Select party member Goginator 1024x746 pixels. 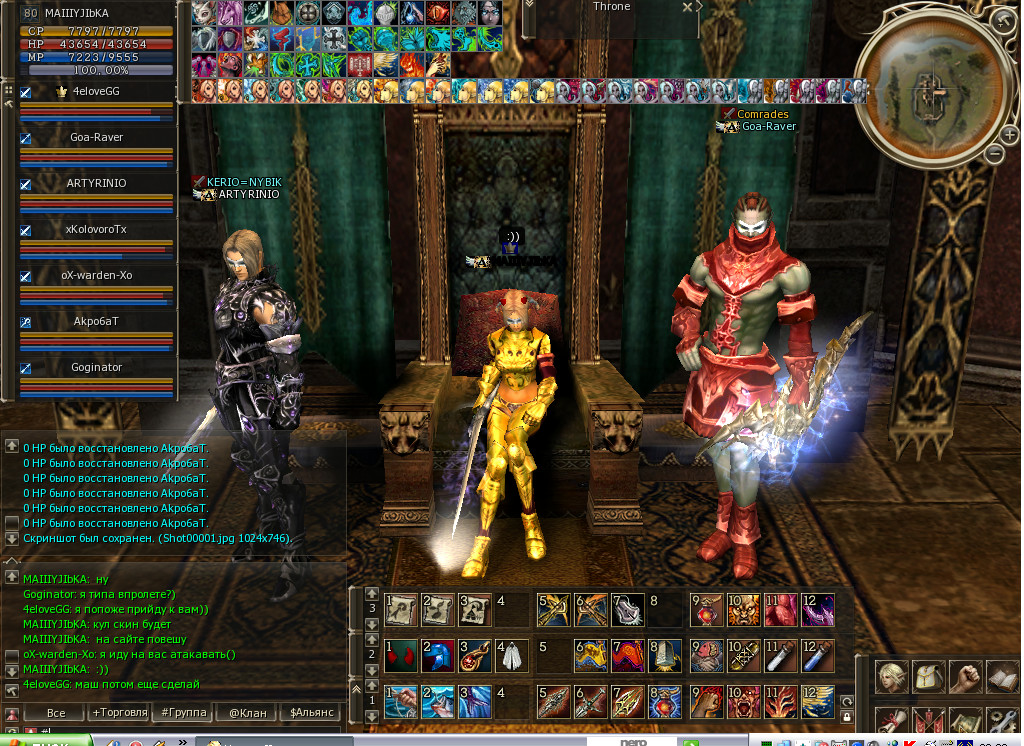pos(96,367)
